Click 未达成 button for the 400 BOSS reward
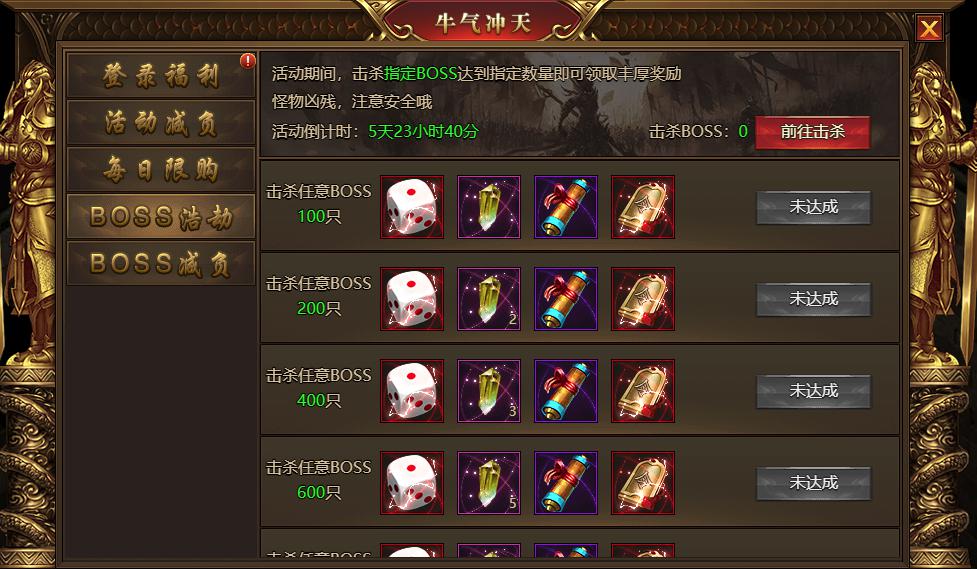977x569 pixels. pos(813,391)
